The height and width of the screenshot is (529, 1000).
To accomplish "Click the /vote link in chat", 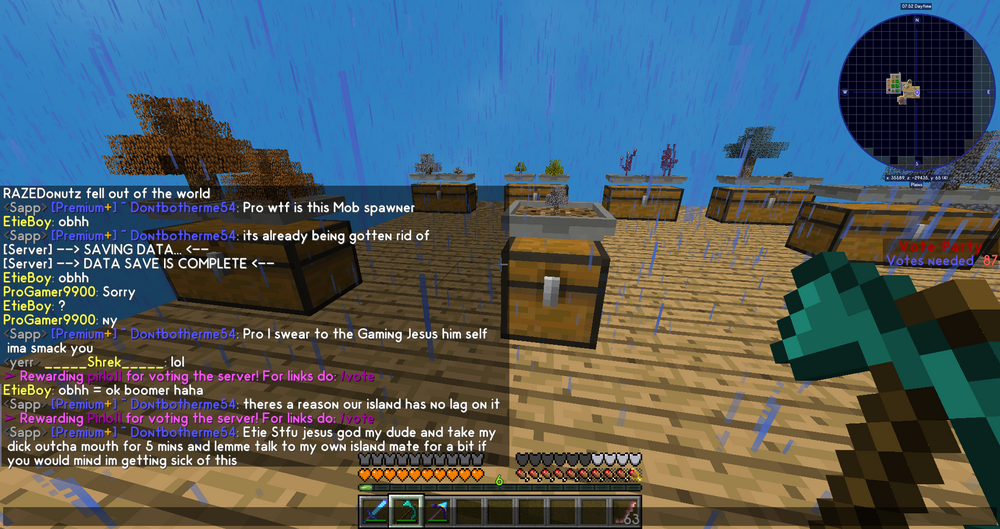I will click(x=357, y=418).
